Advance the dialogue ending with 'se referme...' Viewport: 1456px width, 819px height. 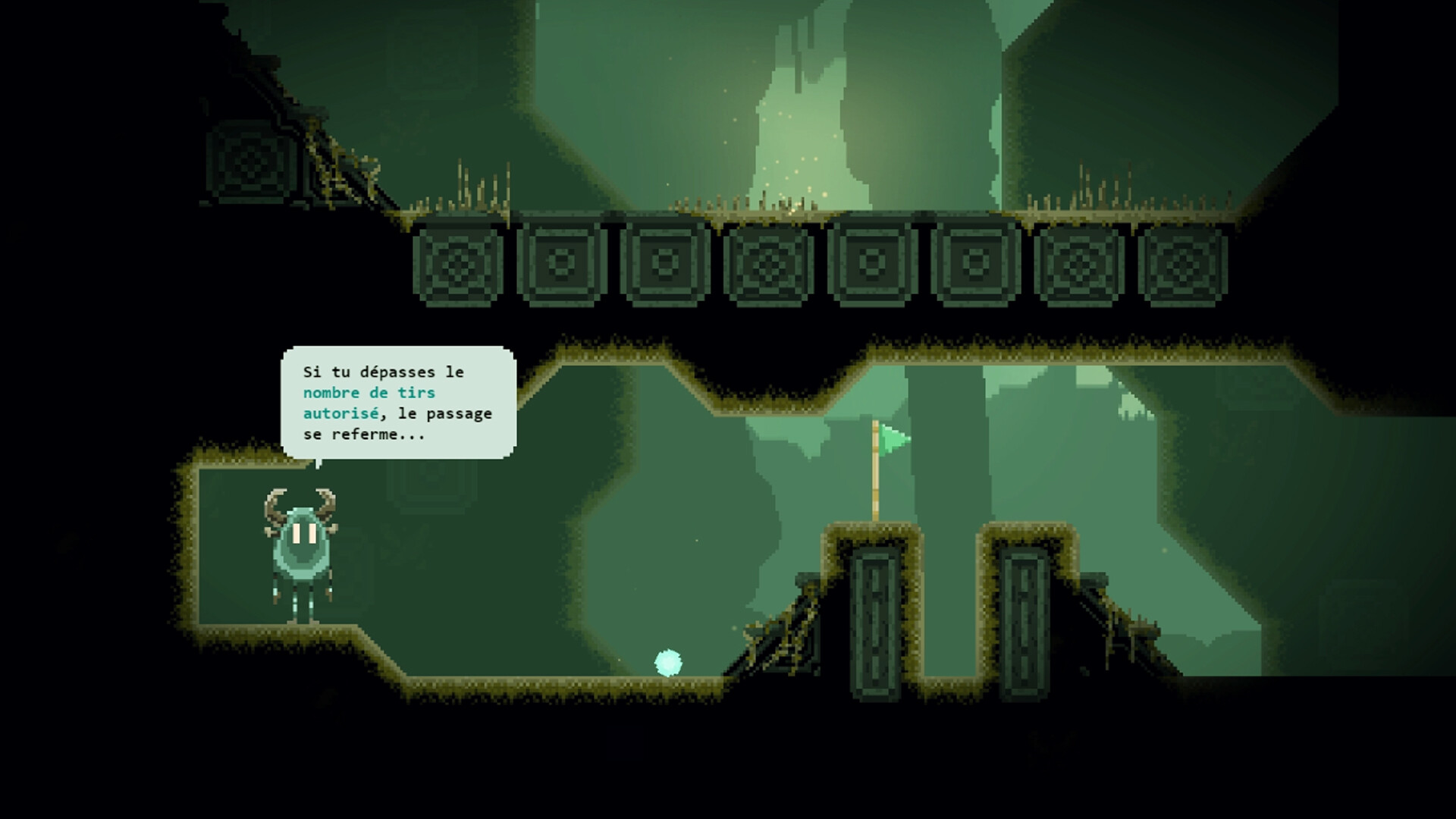point(363,435)
